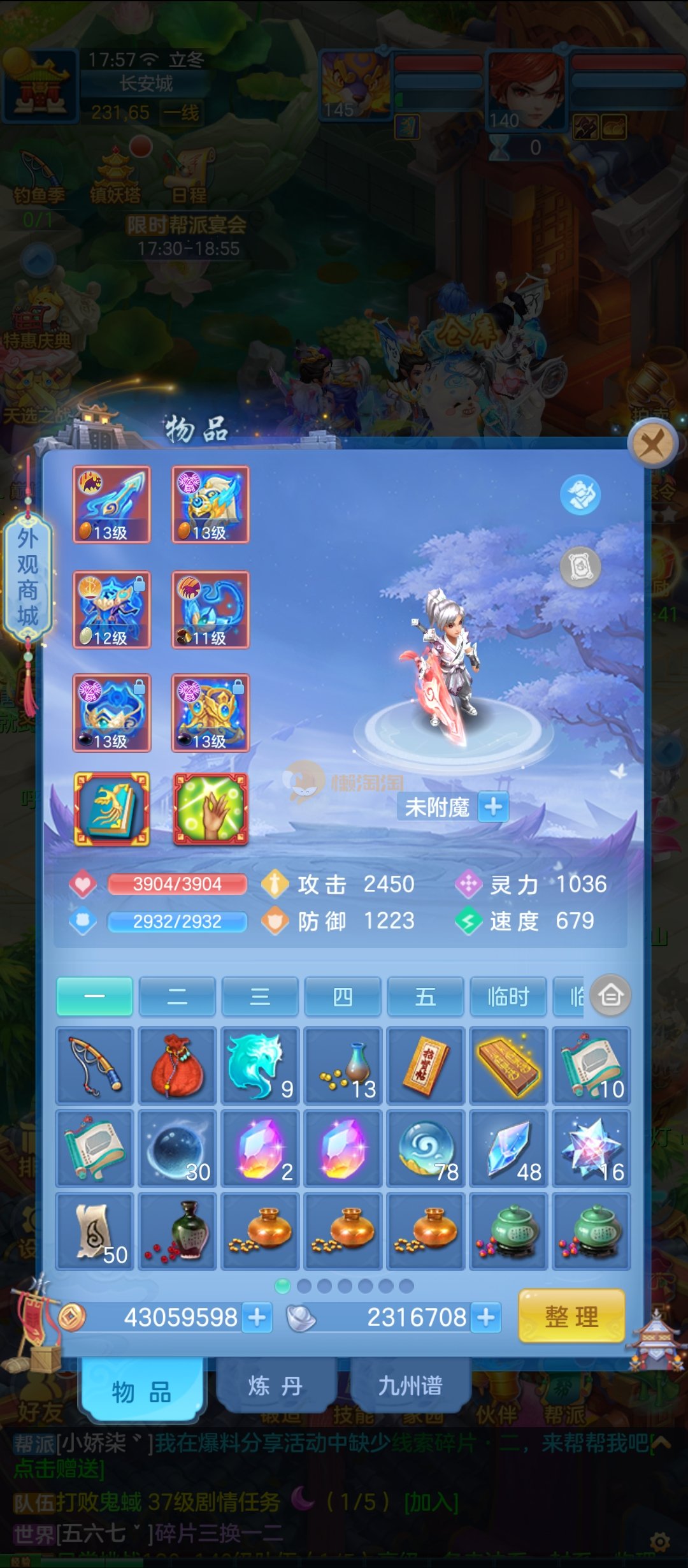Close the 物品 inventory panel
688x1568 pixels.
point(652,444)
